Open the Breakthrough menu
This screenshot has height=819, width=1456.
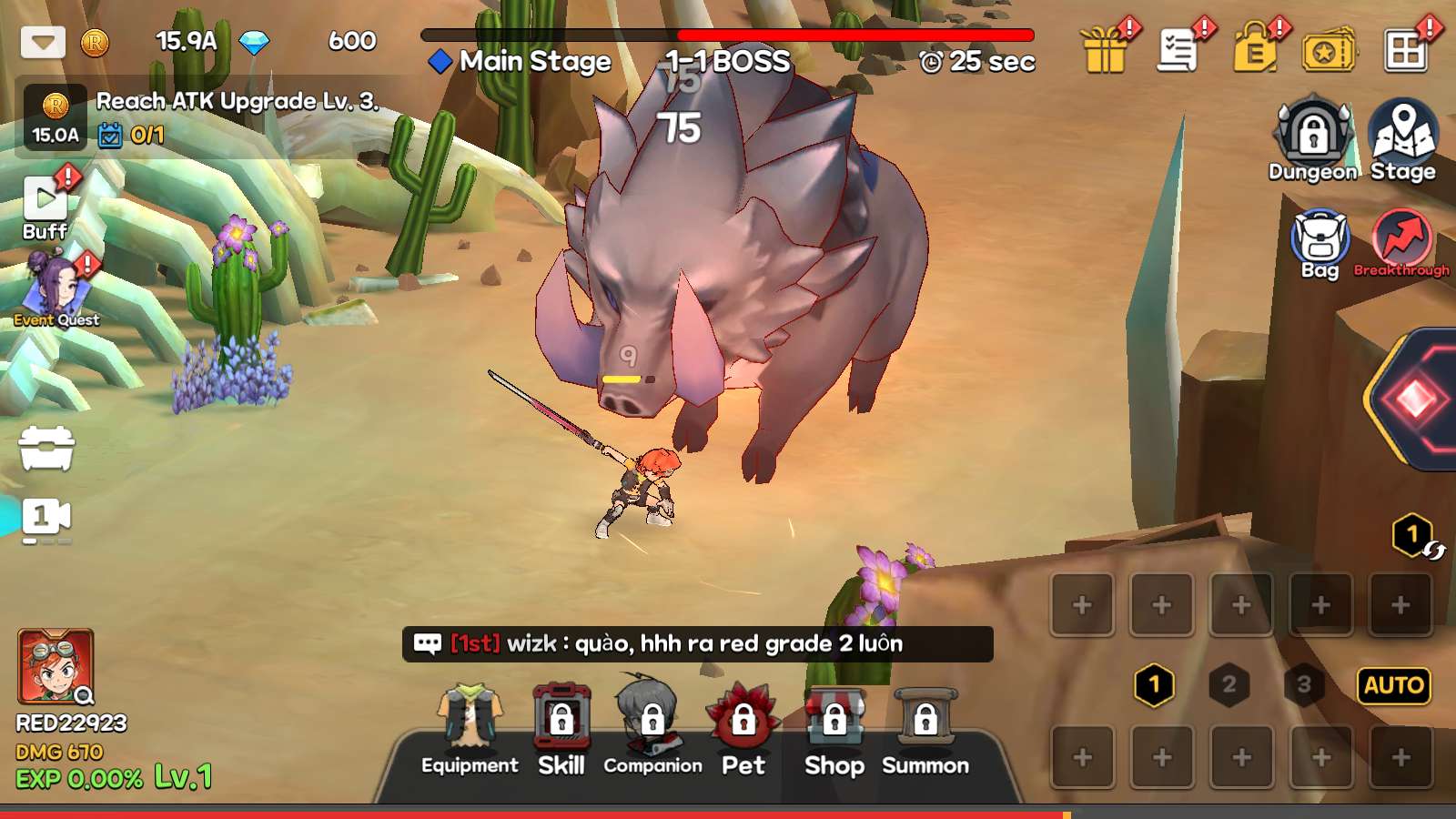1401,244
